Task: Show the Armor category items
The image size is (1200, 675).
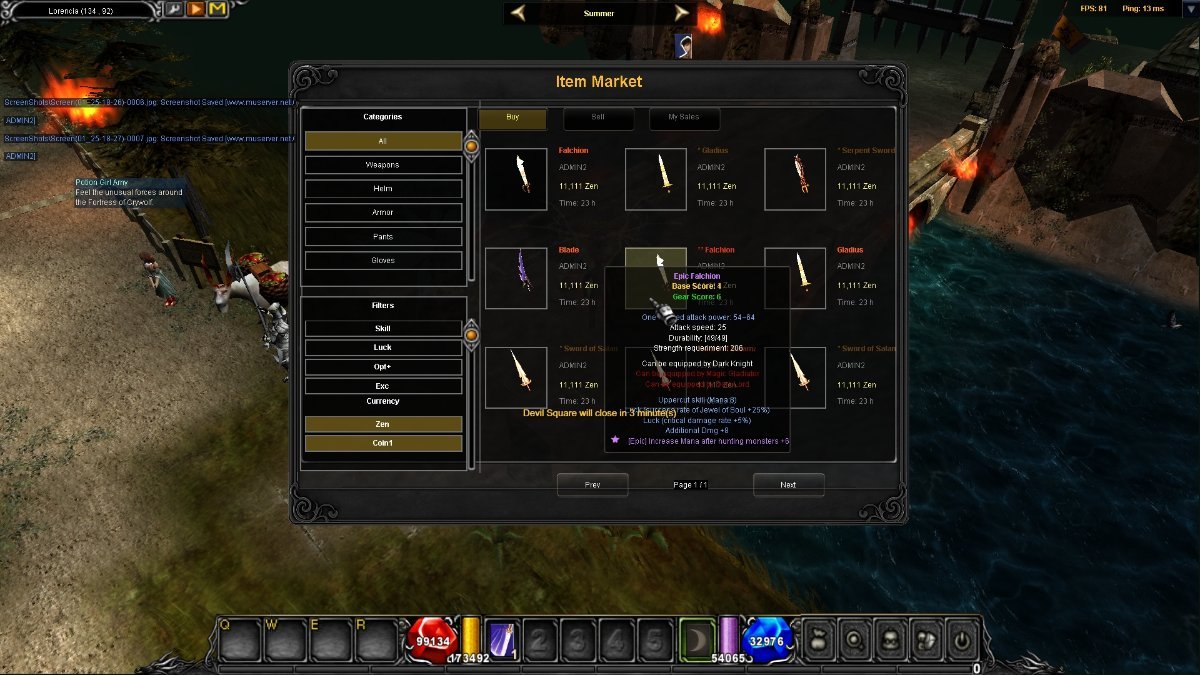Action: pyautogui.click(x=383, y=213)
